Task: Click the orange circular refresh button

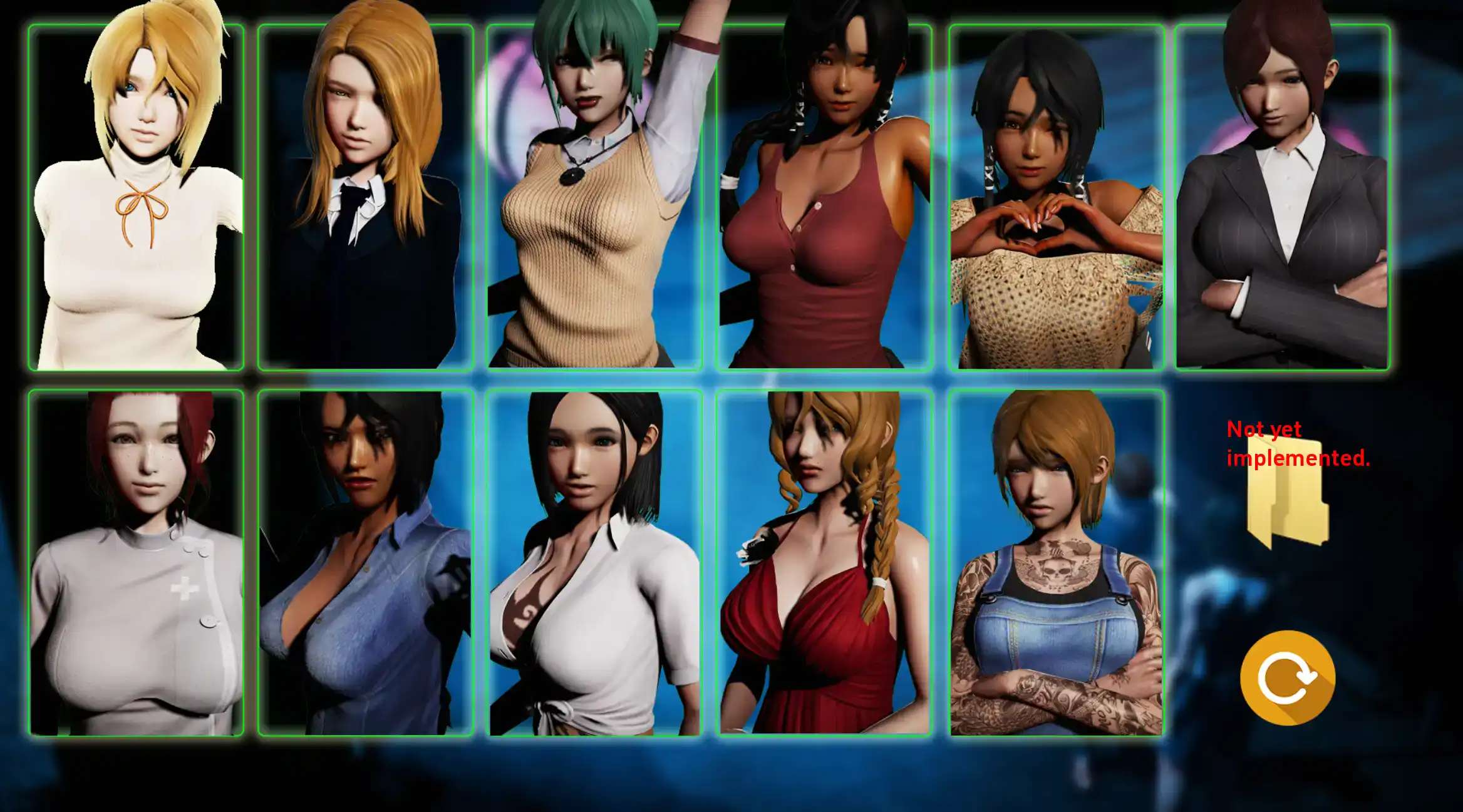Action: coord(1288,678)
